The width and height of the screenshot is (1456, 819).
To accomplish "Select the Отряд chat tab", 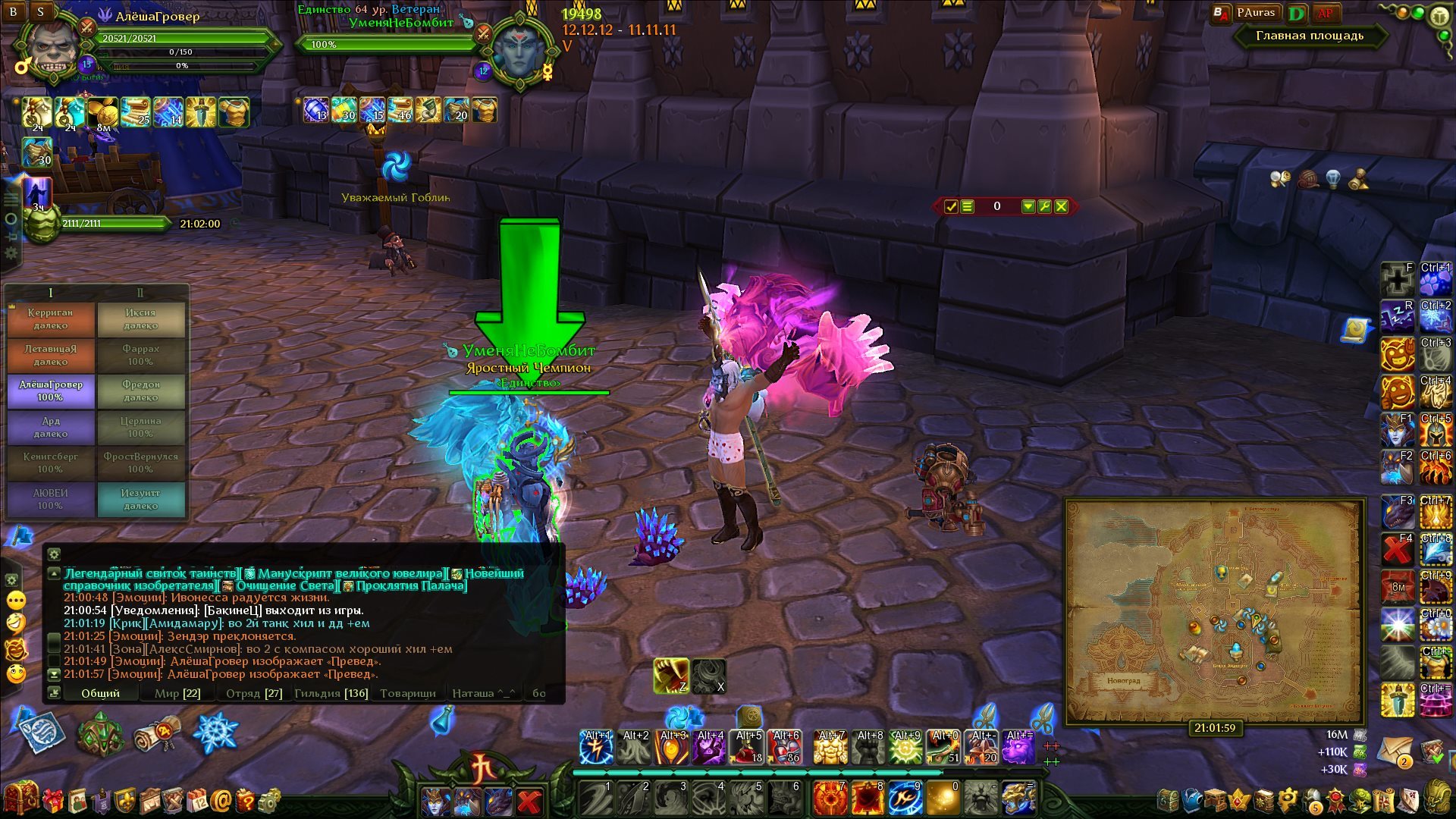I will [x=253, y=693].
